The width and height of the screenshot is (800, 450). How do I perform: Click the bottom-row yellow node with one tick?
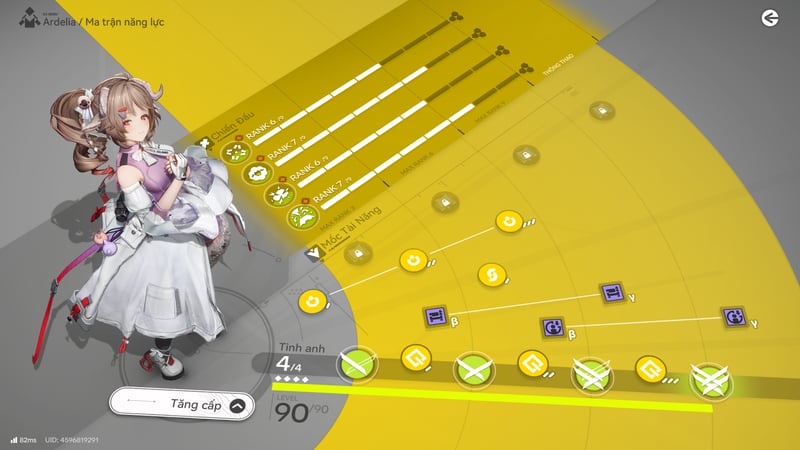[413, 356]
